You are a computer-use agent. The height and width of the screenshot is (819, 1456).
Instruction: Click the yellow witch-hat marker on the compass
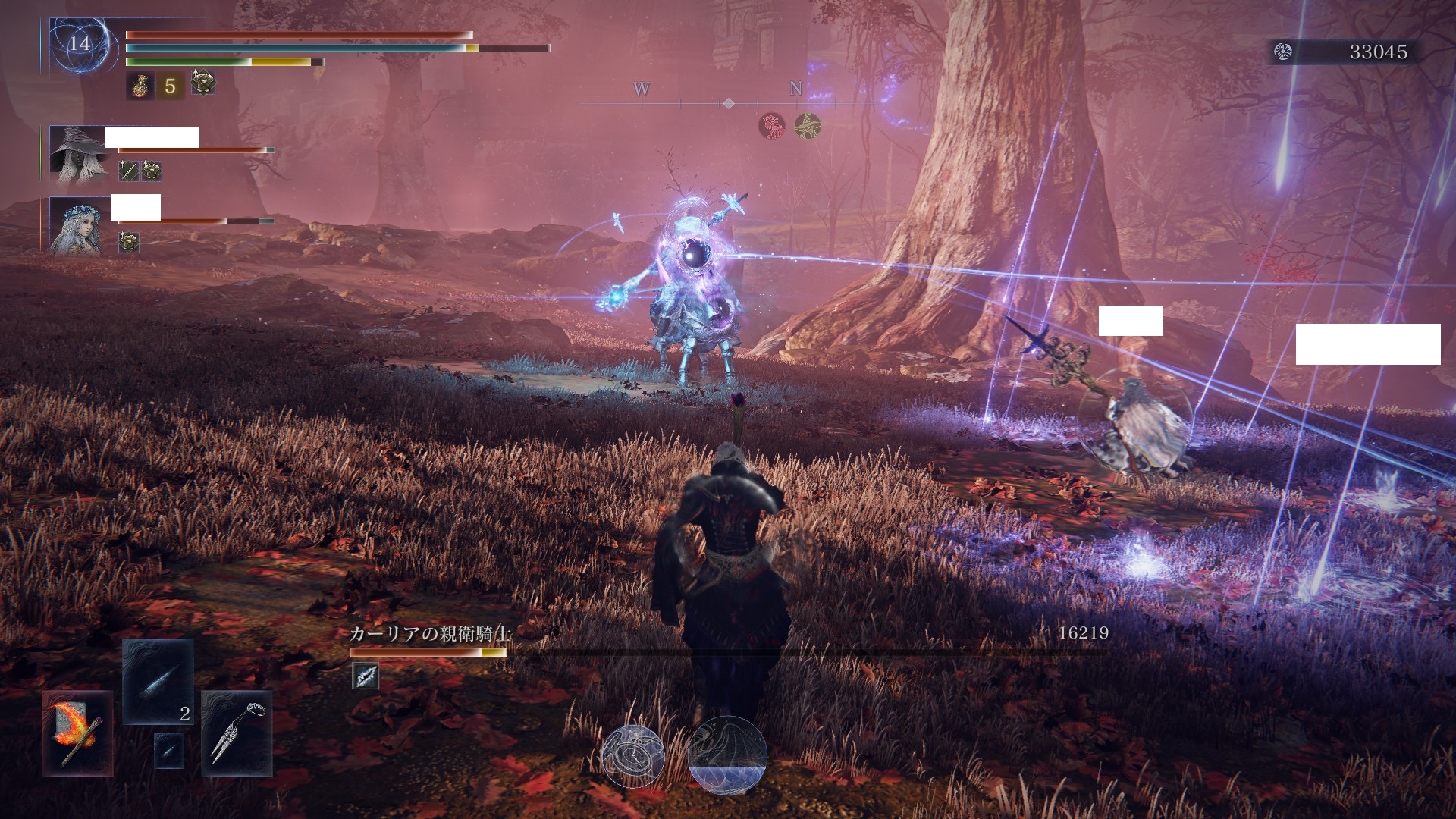click(807, 125)
